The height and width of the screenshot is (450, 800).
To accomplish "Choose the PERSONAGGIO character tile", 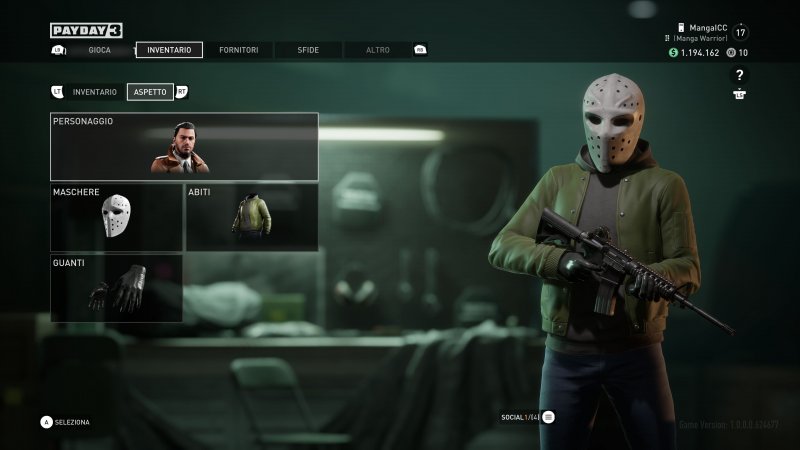I will 184,146.
